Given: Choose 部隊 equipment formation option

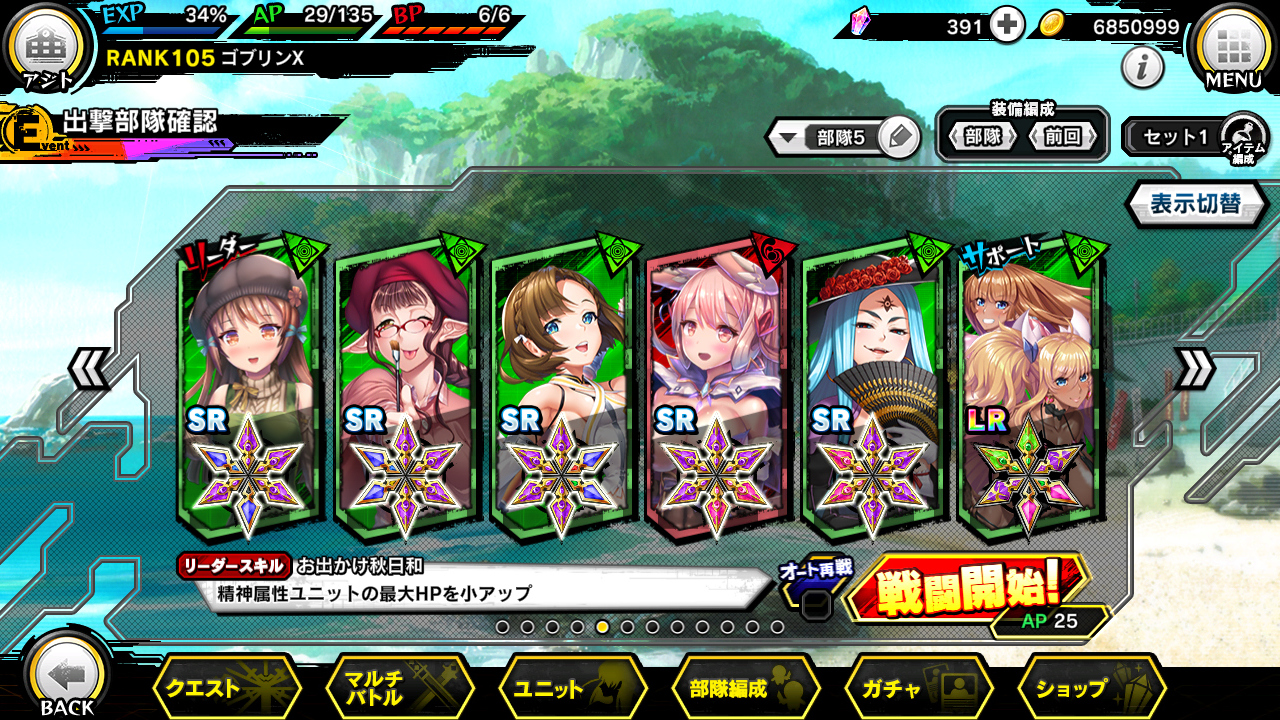Looking at the screenshot, I should (982, 137).
